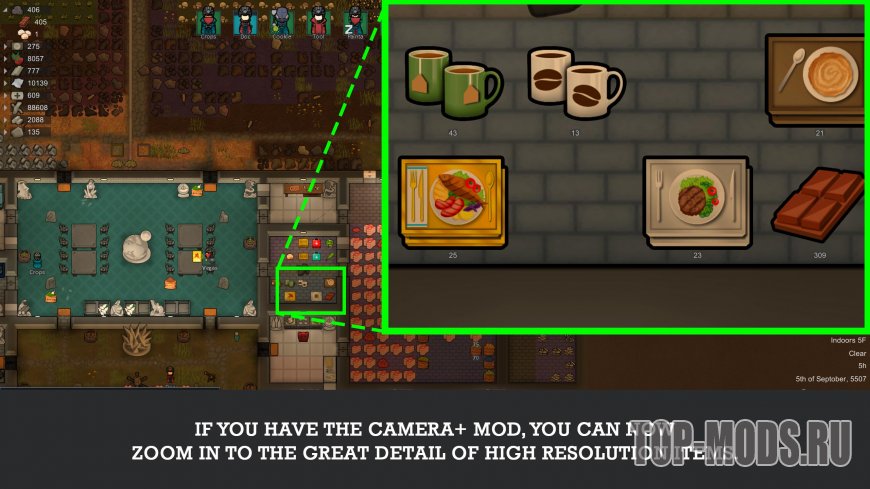Collapse the top resource category showing 406

6,9
